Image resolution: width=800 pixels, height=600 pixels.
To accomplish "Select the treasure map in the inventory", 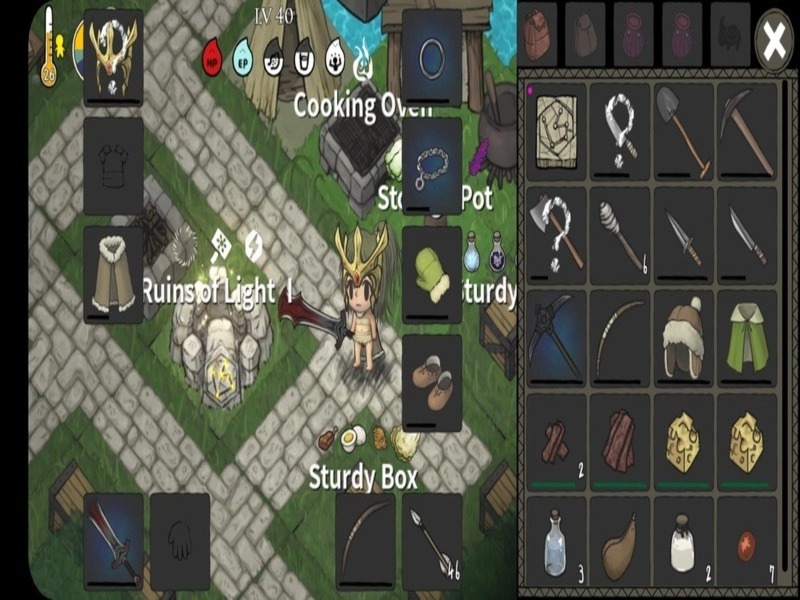I will coord(557,129).
